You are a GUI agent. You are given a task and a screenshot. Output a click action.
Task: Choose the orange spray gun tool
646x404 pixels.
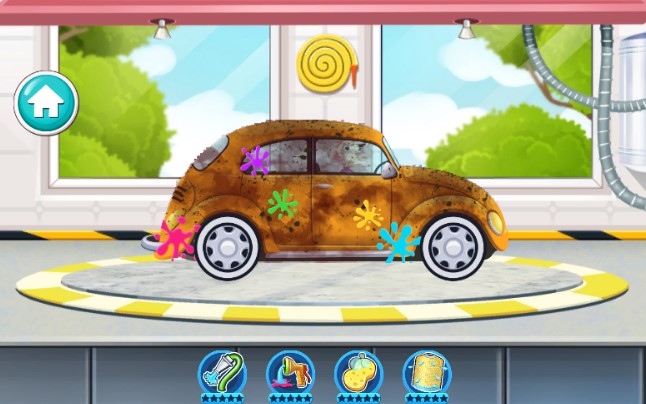(290, 372)
